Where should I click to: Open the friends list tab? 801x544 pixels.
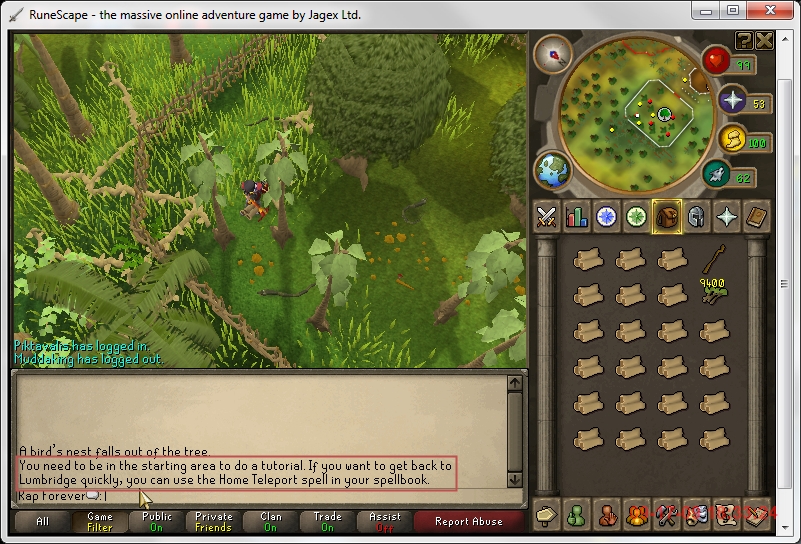pos(577,514)
